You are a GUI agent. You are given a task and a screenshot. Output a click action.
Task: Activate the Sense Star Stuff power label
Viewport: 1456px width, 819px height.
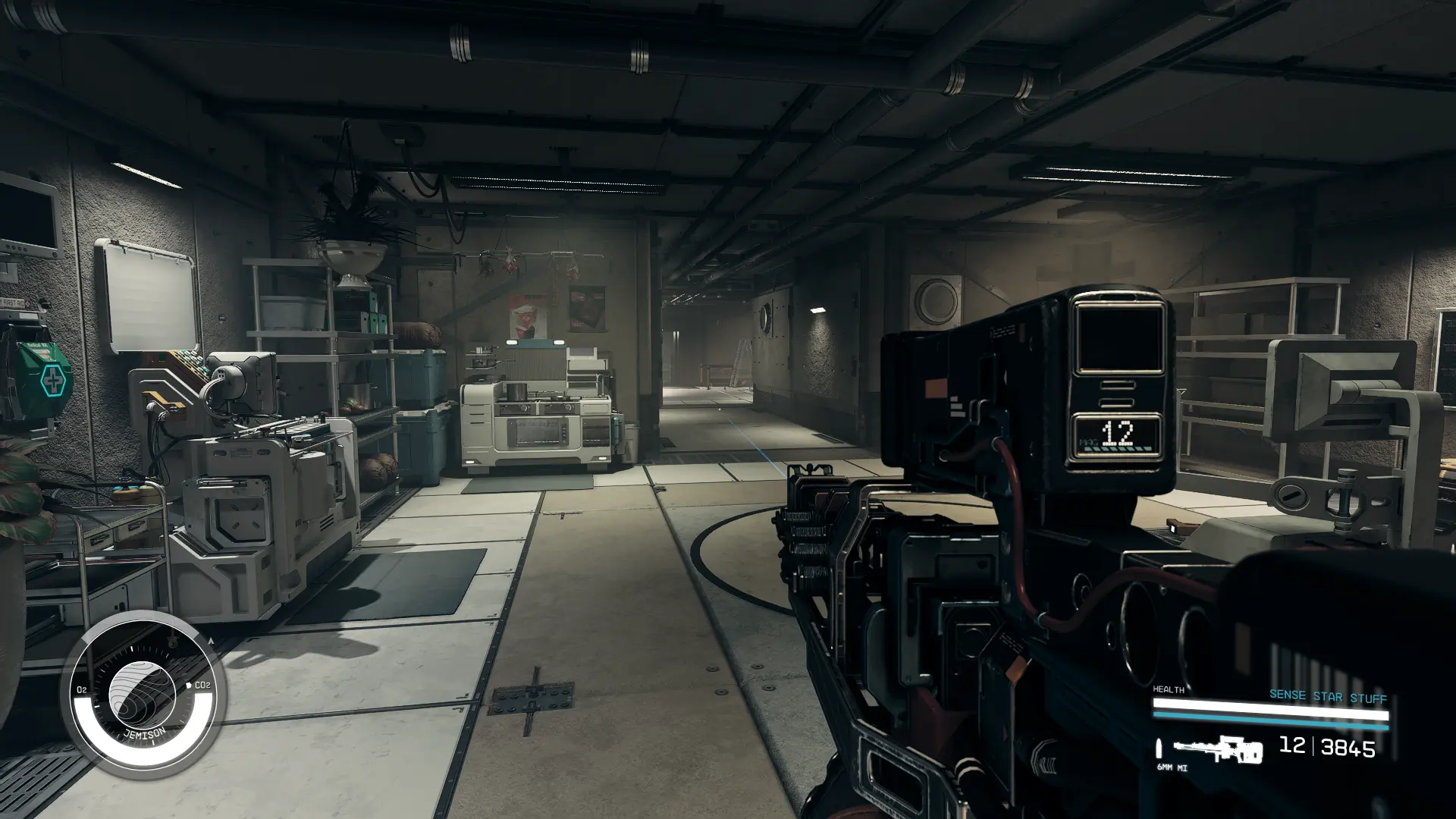point(1327,696)
